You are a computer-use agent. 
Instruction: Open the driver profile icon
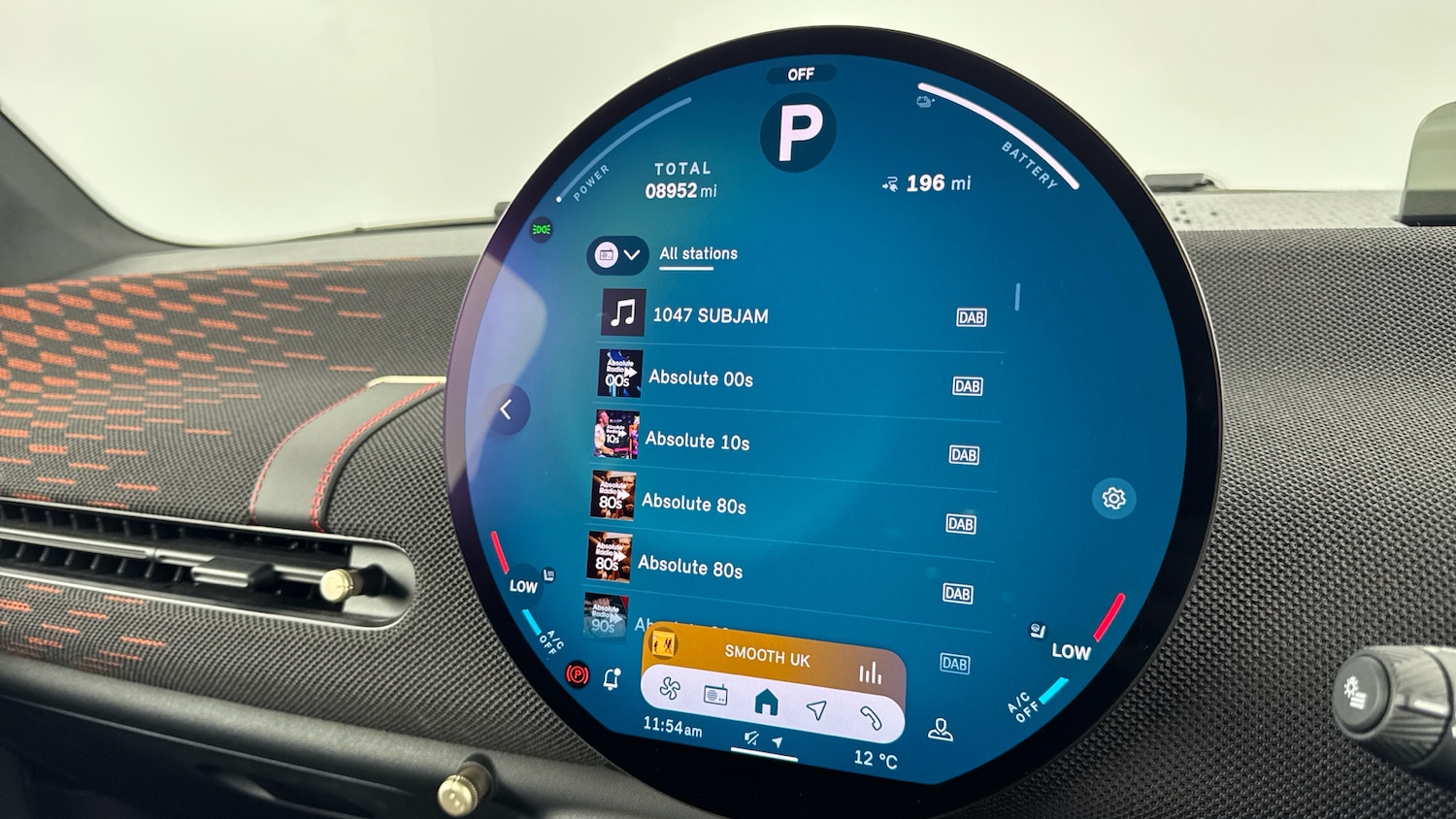[940, 729]
